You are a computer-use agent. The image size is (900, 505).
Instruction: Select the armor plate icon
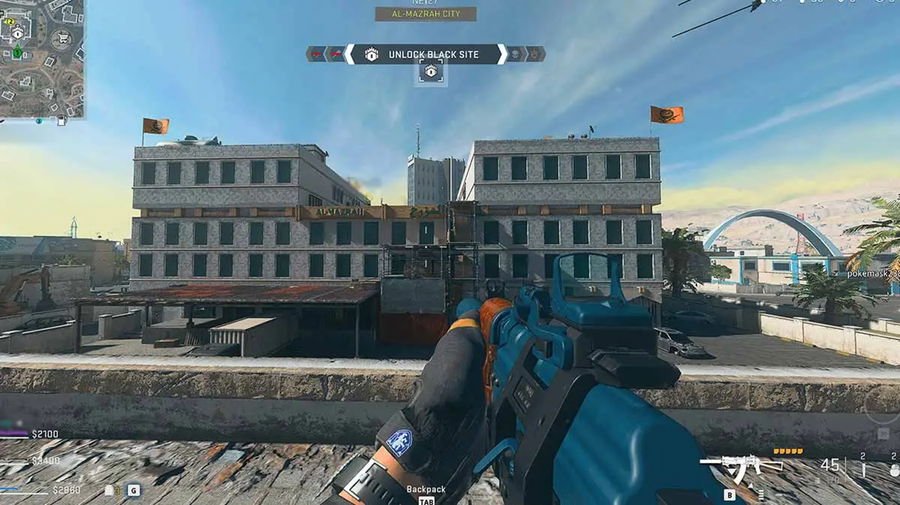click(110, 490)
